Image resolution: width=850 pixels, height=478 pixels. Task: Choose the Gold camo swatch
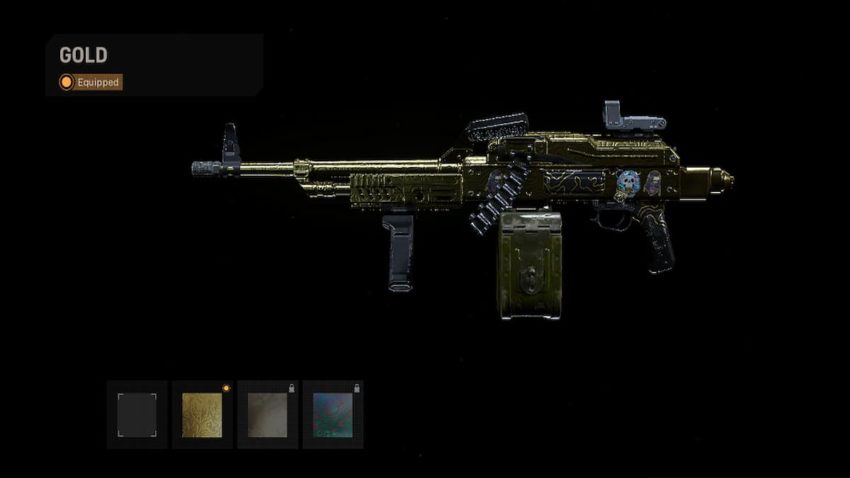coord(202,414)
